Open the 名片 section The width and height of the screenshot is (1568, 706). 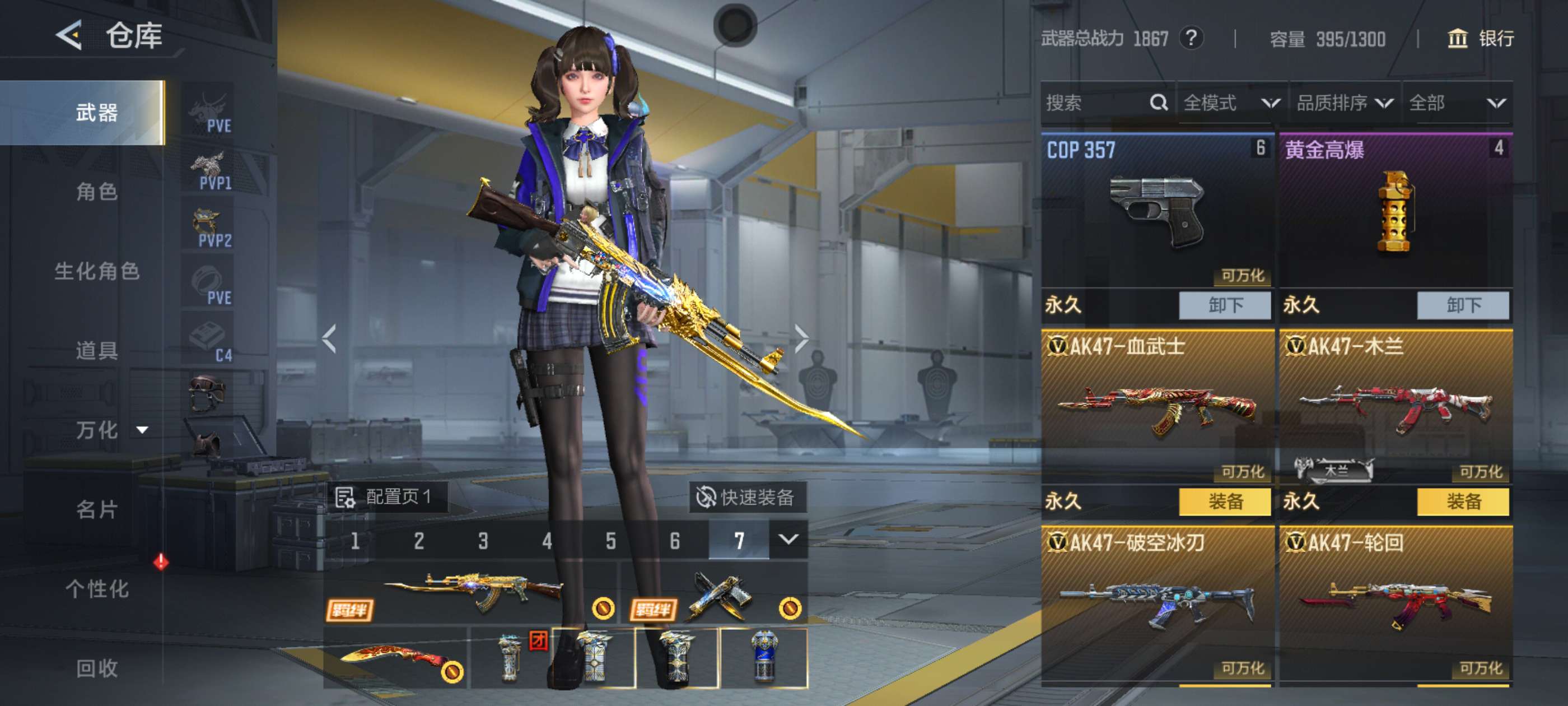point(97,509)
